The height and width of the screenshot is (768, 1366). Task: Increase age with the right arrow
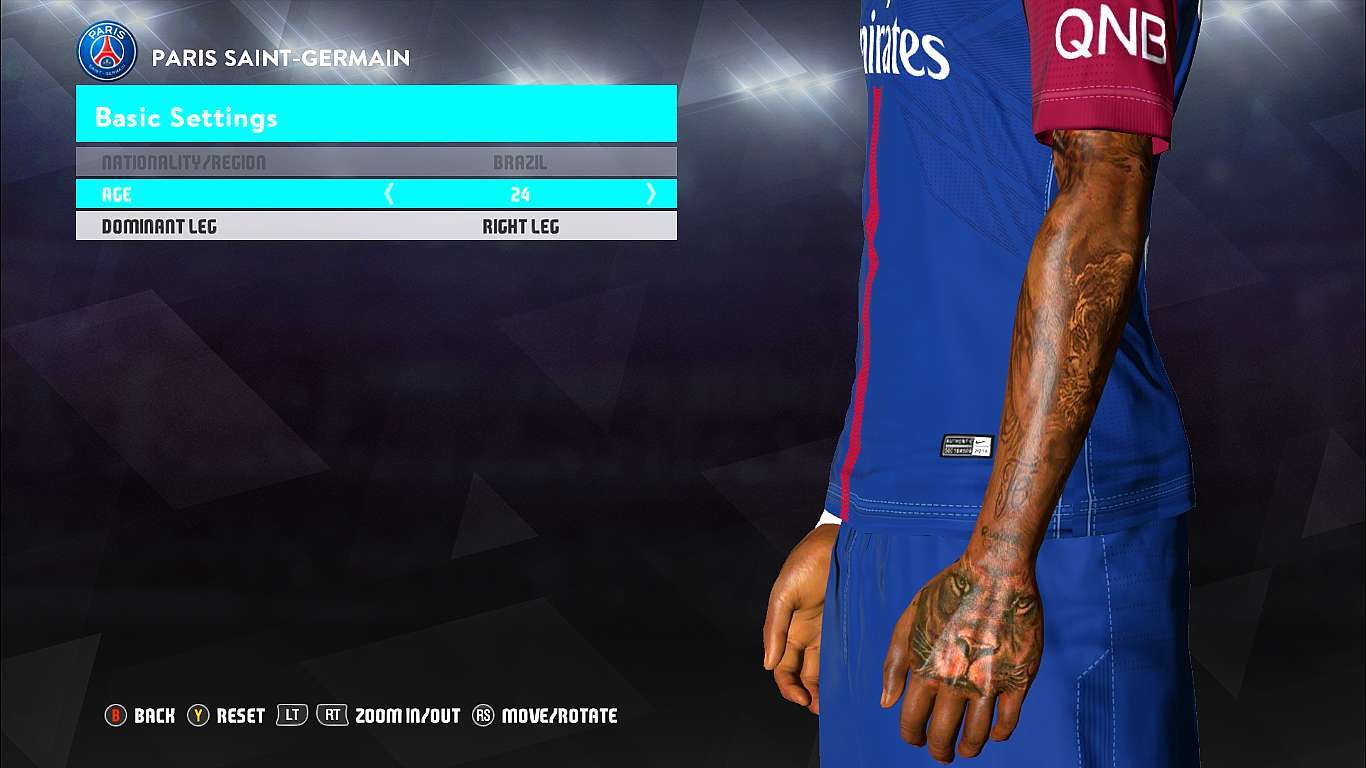[x=651, y=194]
